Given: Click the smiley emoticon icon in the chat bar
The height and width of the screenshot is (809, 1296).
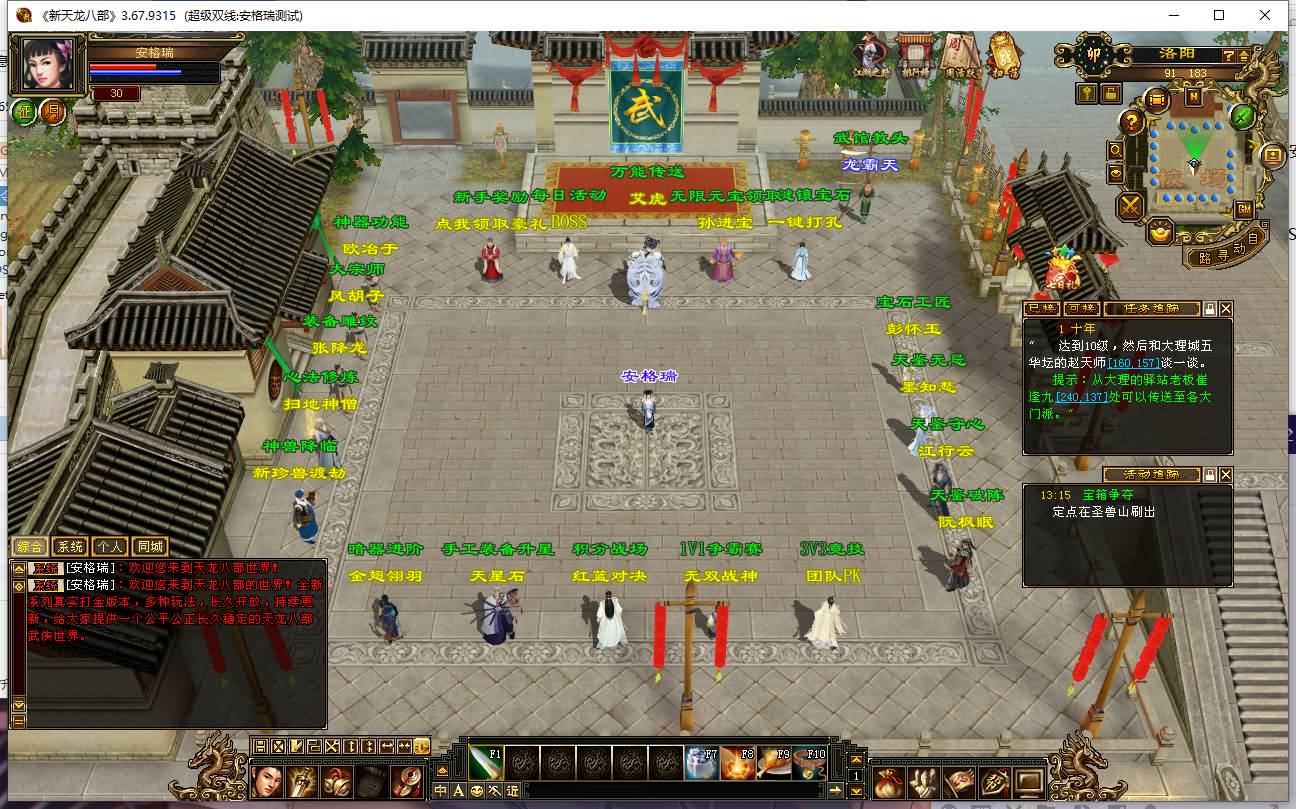Looking at the screenshot, I should [476, 790].
